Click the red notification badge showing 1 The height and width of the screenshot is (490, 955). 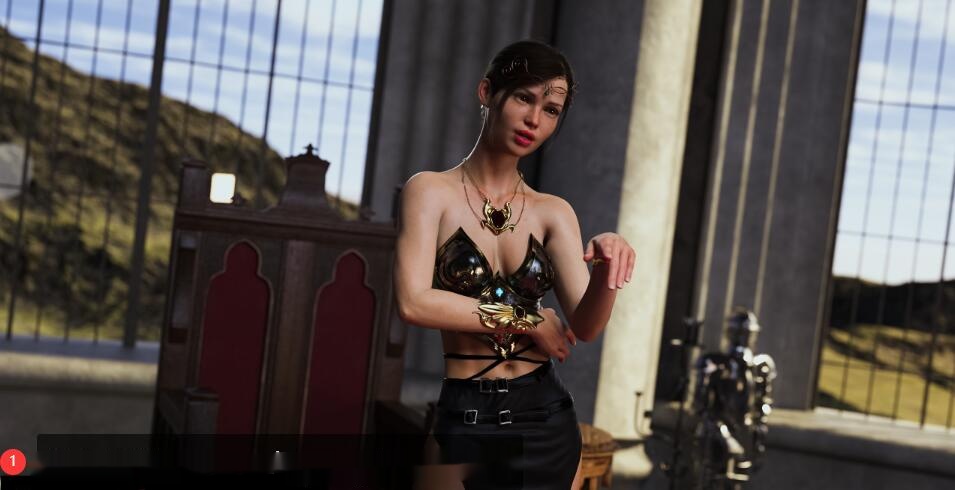pyautogui.click(x=13, y=461)
